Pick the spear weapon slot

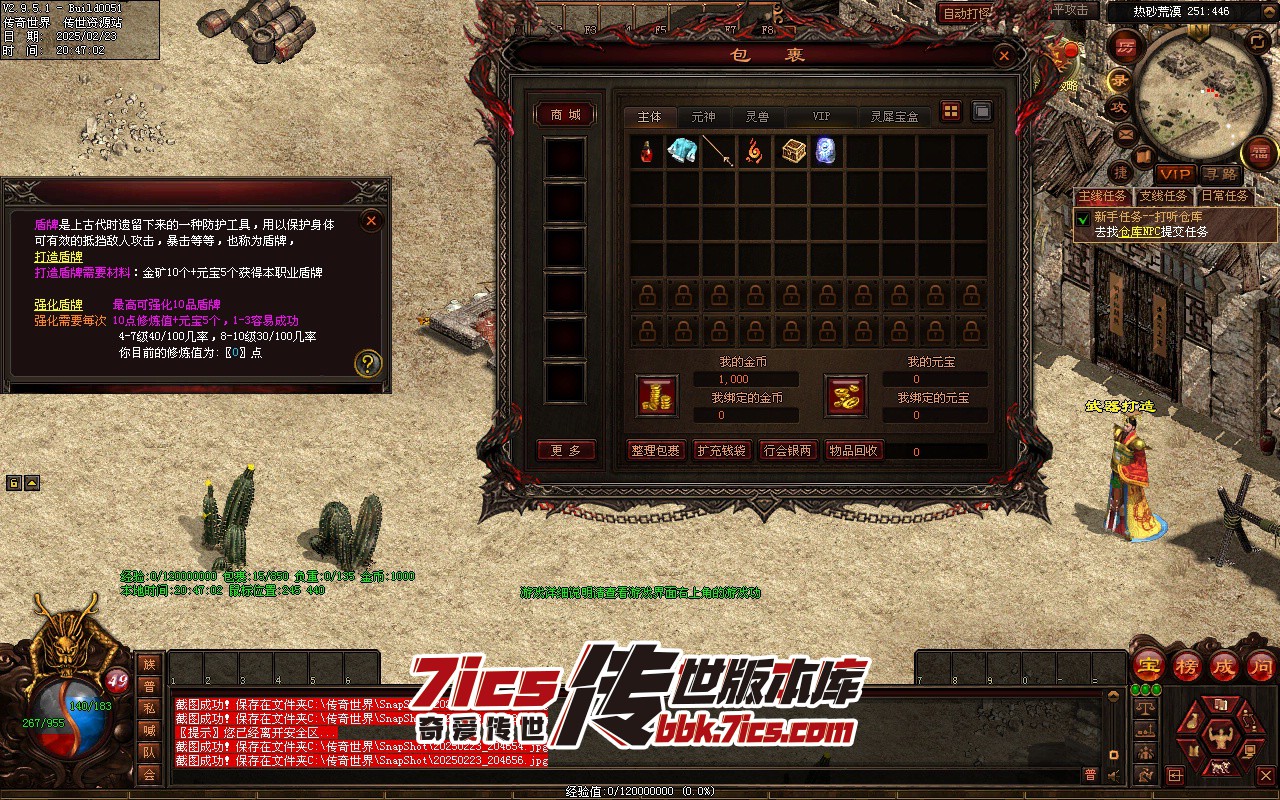(x=719, y=152)
